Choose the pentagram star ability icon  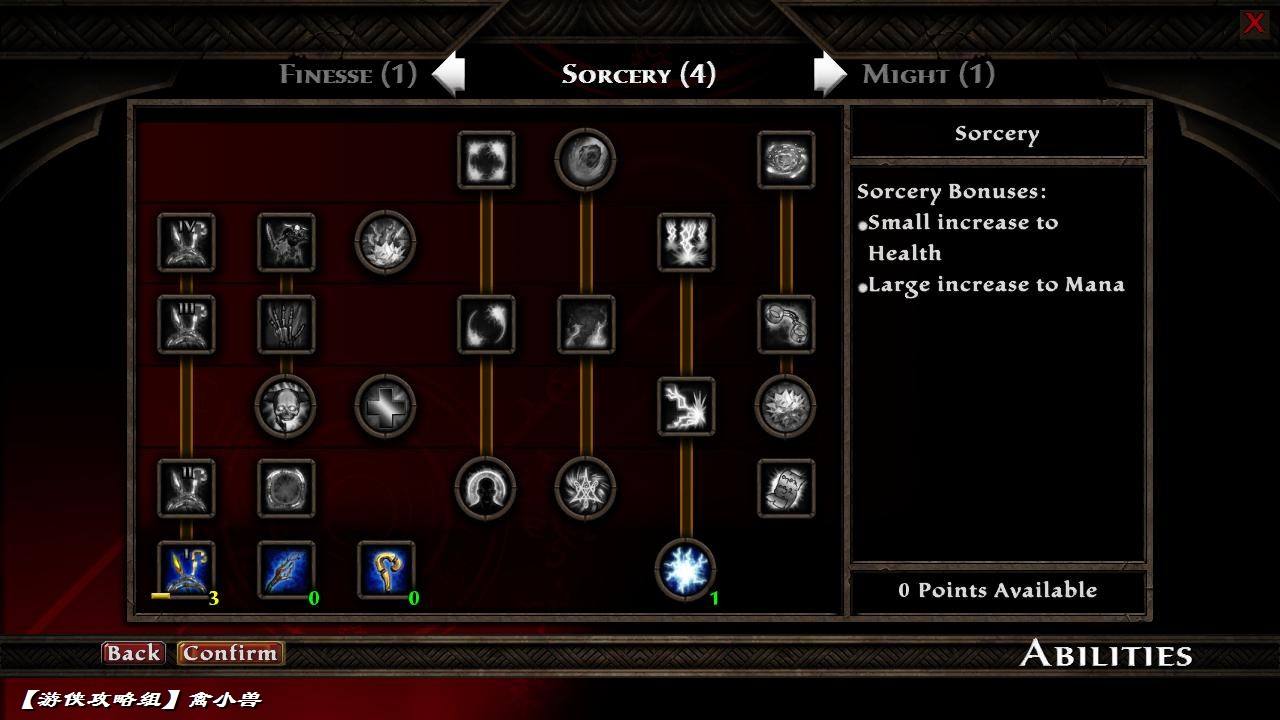(x=585, y=488)
